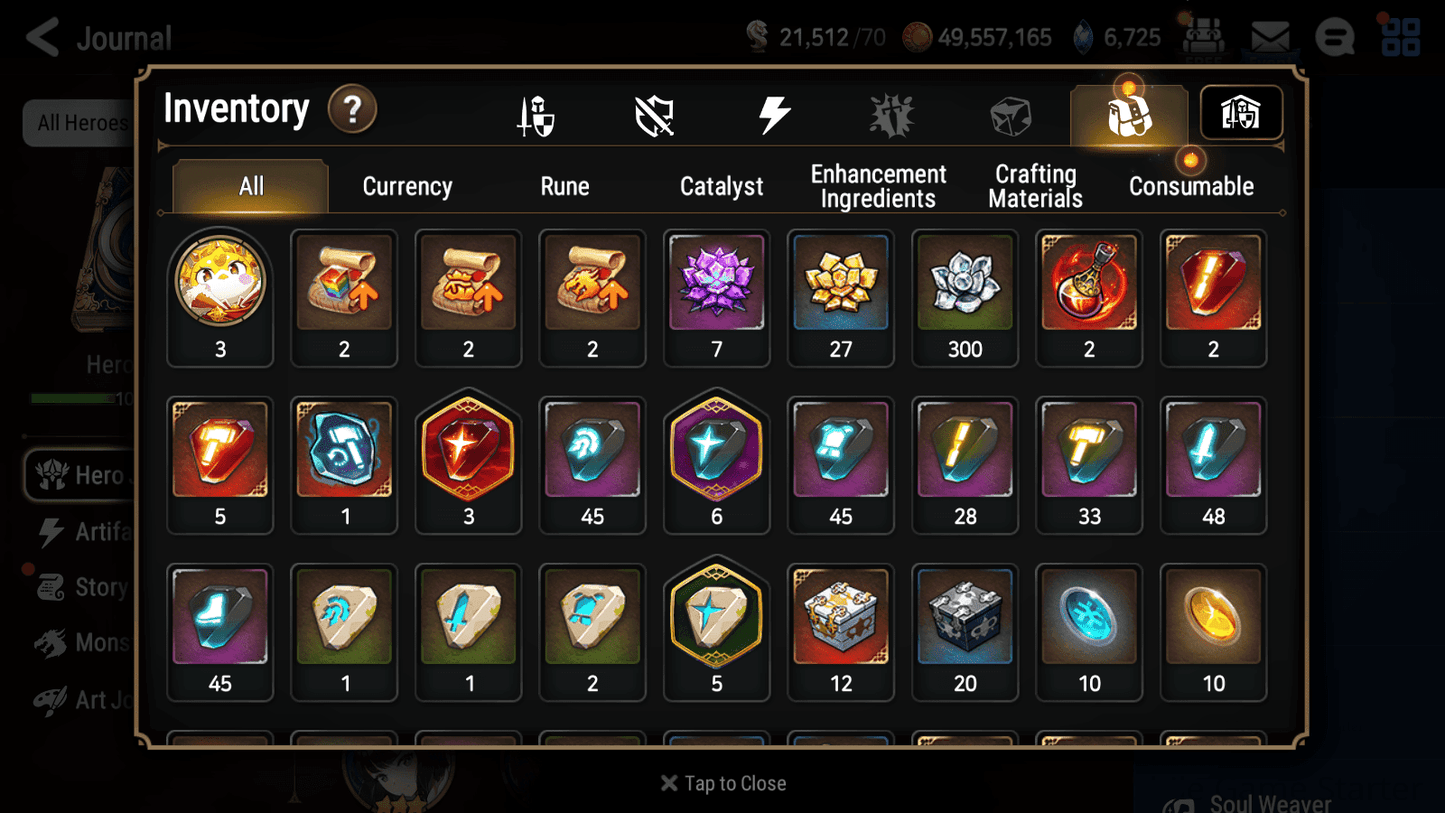Tap to Close the inventory overlay

click(722, 783)
